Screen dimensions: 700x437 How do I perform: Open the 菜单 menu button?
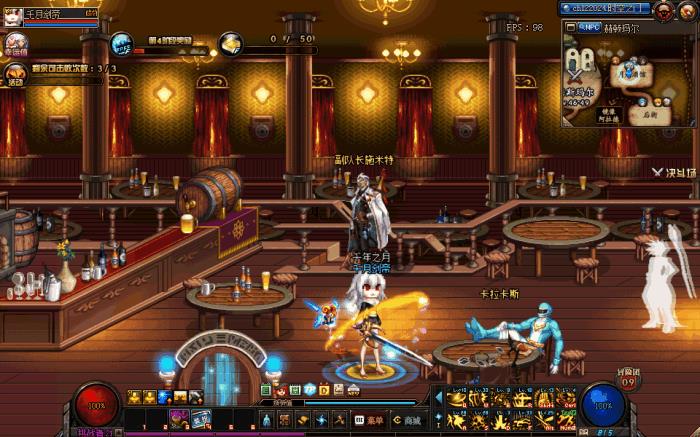click(368, 420)
